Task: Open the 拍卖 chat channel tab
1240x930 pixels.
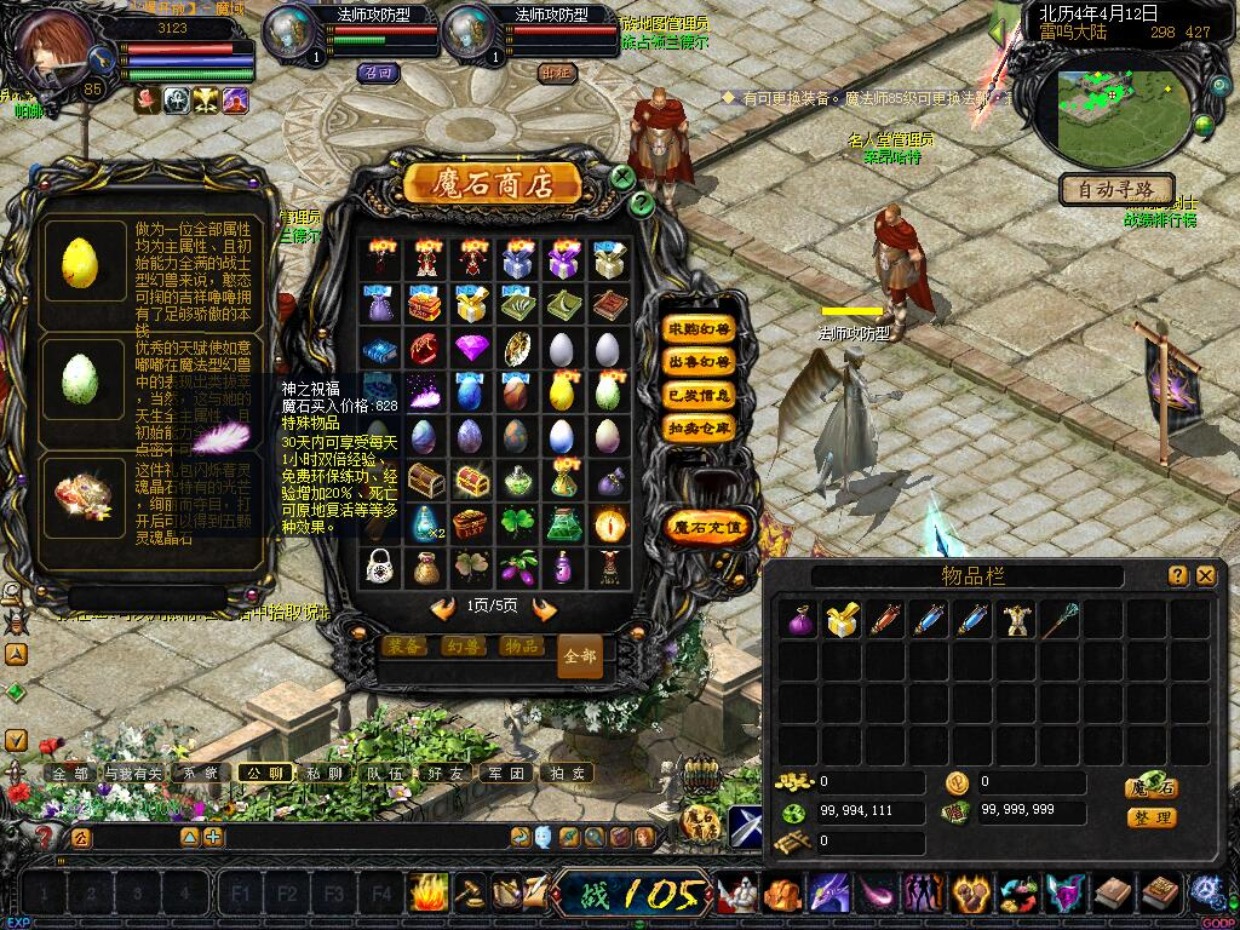Action: (x=567, y=773)
